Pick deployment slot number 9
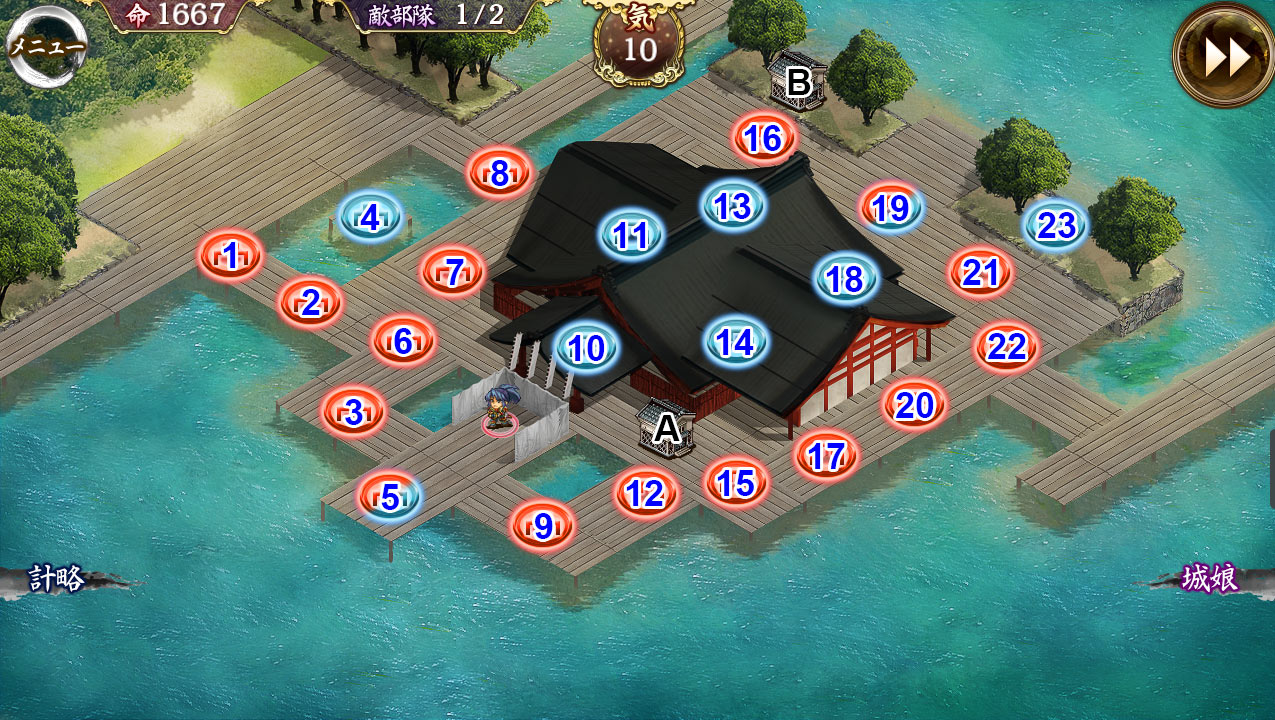This screenshot has height=720, width=1275. coord(543,526)
